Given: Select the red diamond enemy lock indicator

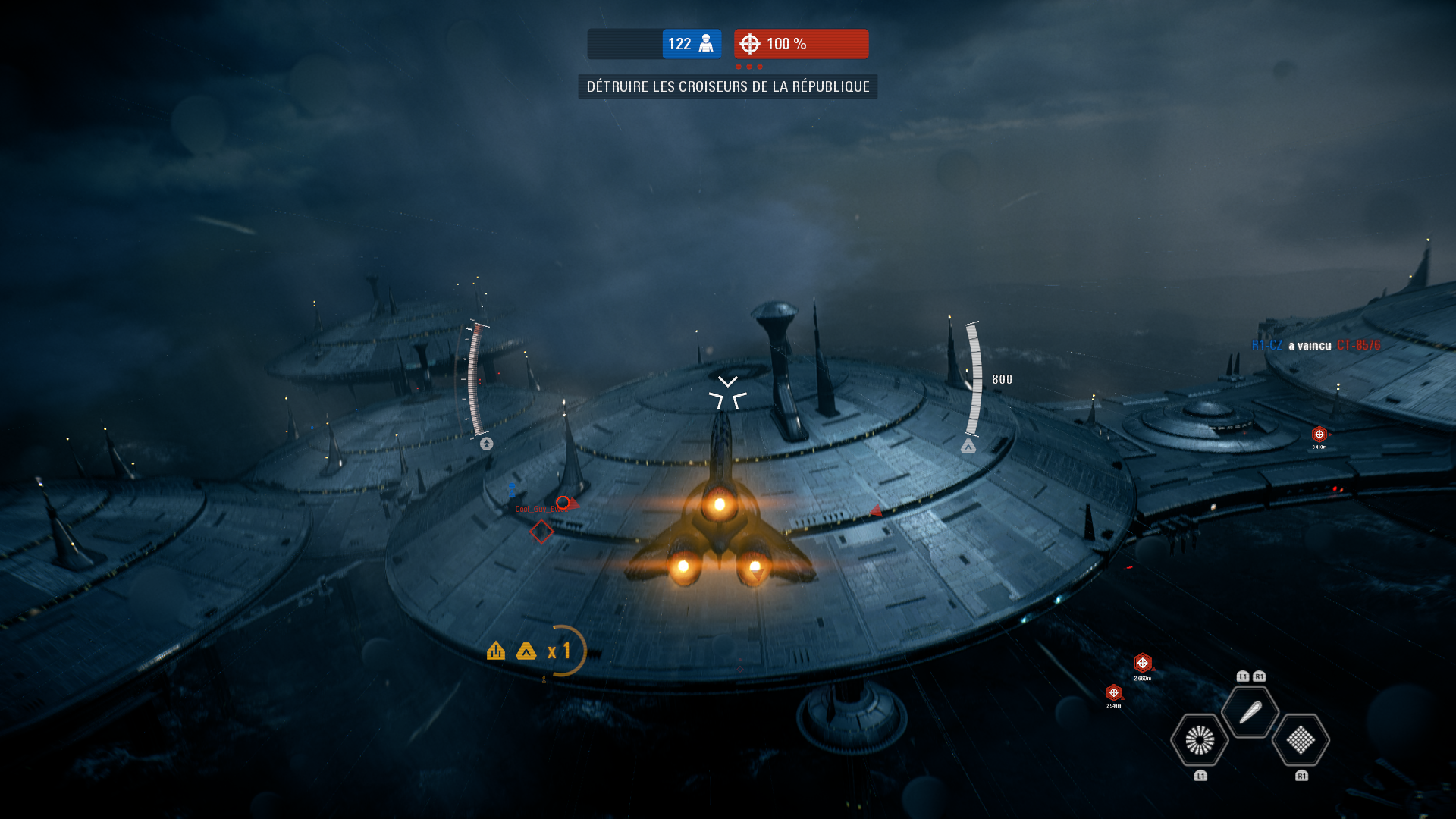Looking at the screenshot, I should point(541,532).
